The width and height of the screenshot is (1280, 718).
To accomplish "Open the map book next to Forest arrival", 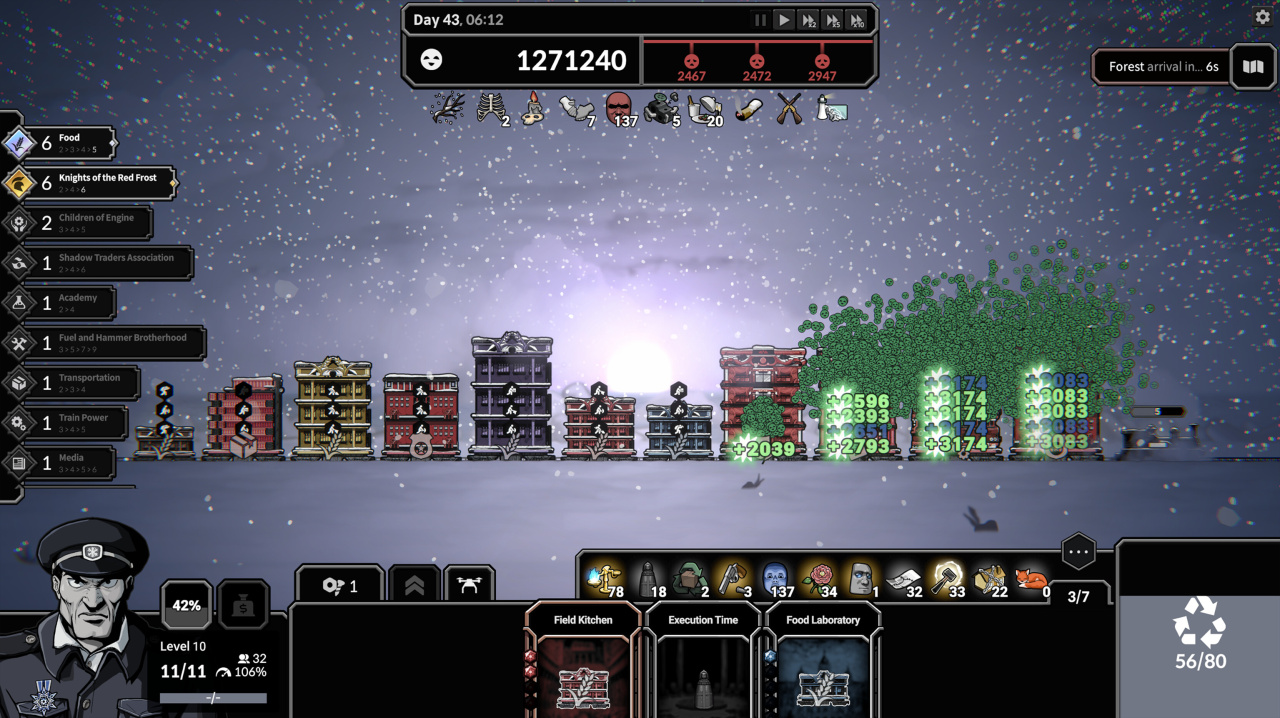I will coord(1253,67).
